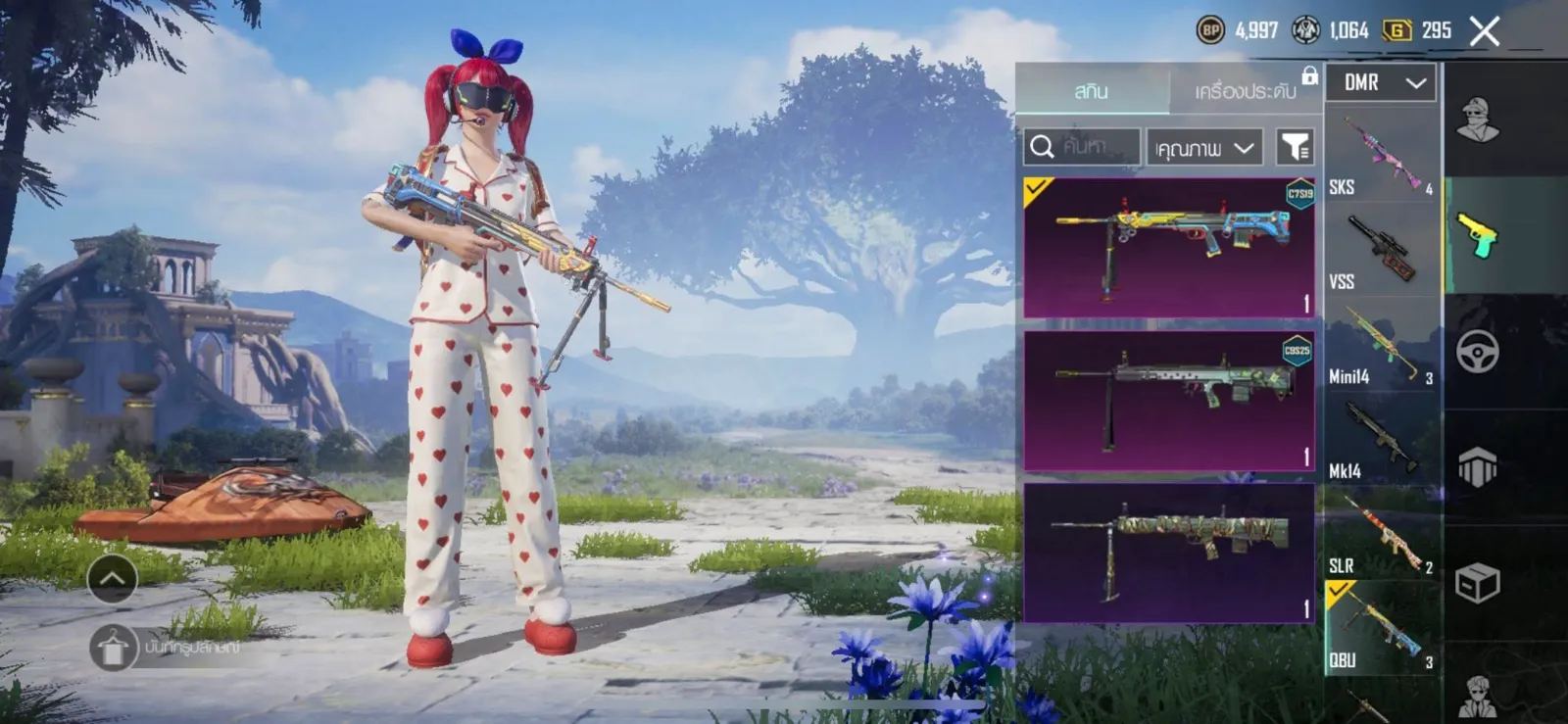Switch to the สกิน skins tab
The image size is (1568, 724).
(x=1092, y=91)
